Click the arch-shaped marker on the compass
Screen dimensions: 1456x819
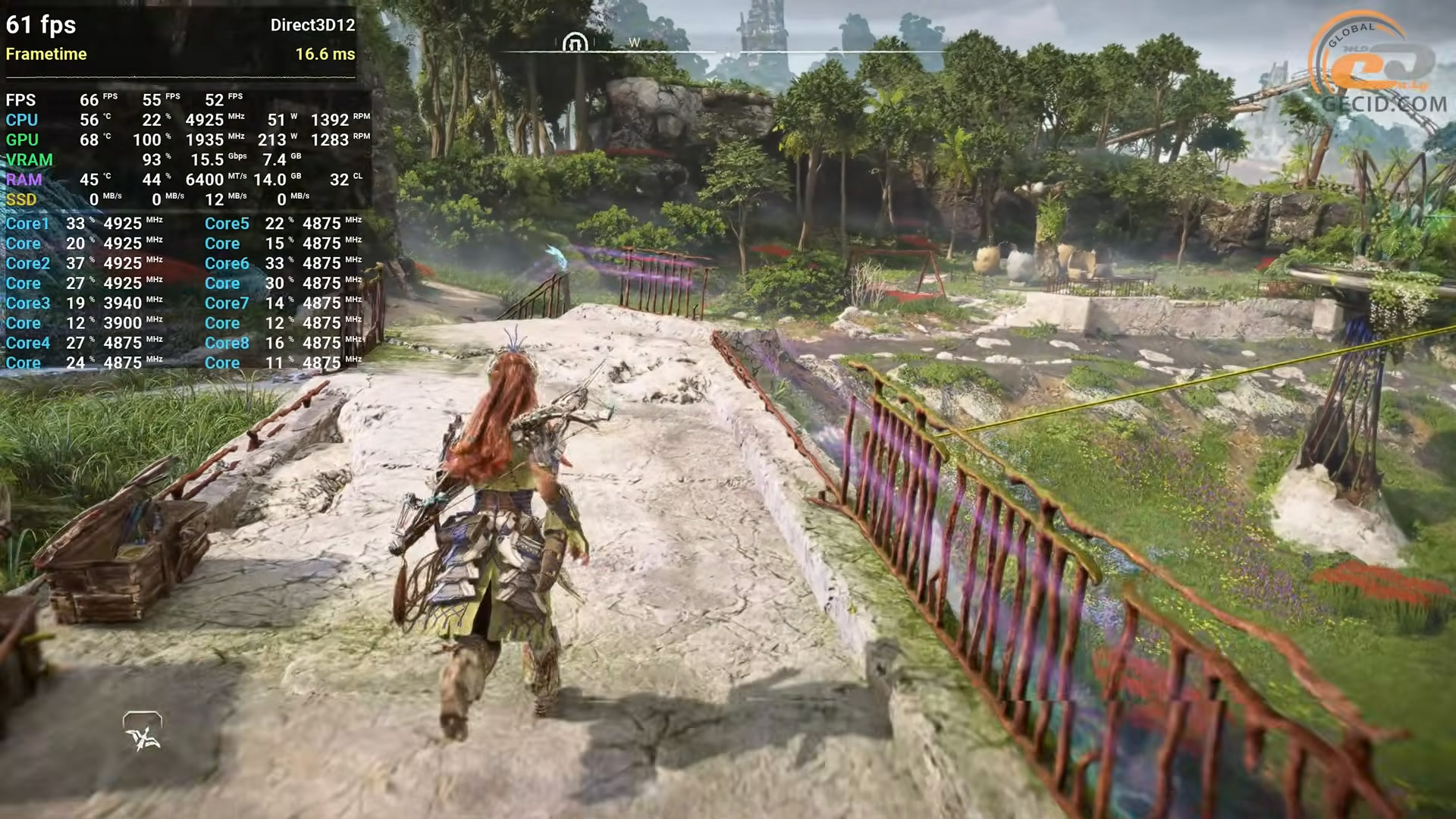[575, 42]
